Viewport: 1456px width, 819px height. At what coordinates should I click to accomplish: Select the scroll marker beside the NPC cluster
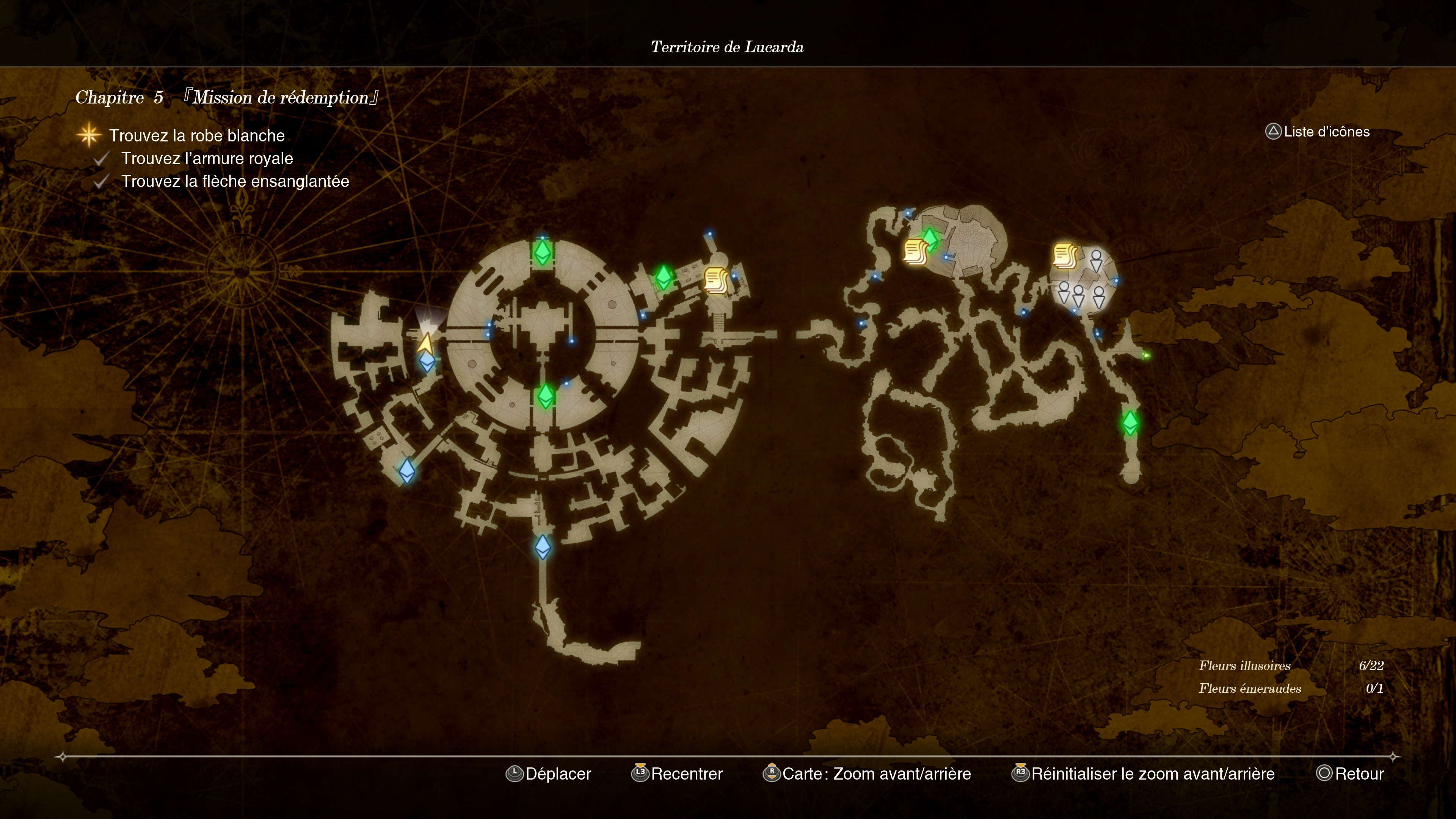pos(1064,256)
